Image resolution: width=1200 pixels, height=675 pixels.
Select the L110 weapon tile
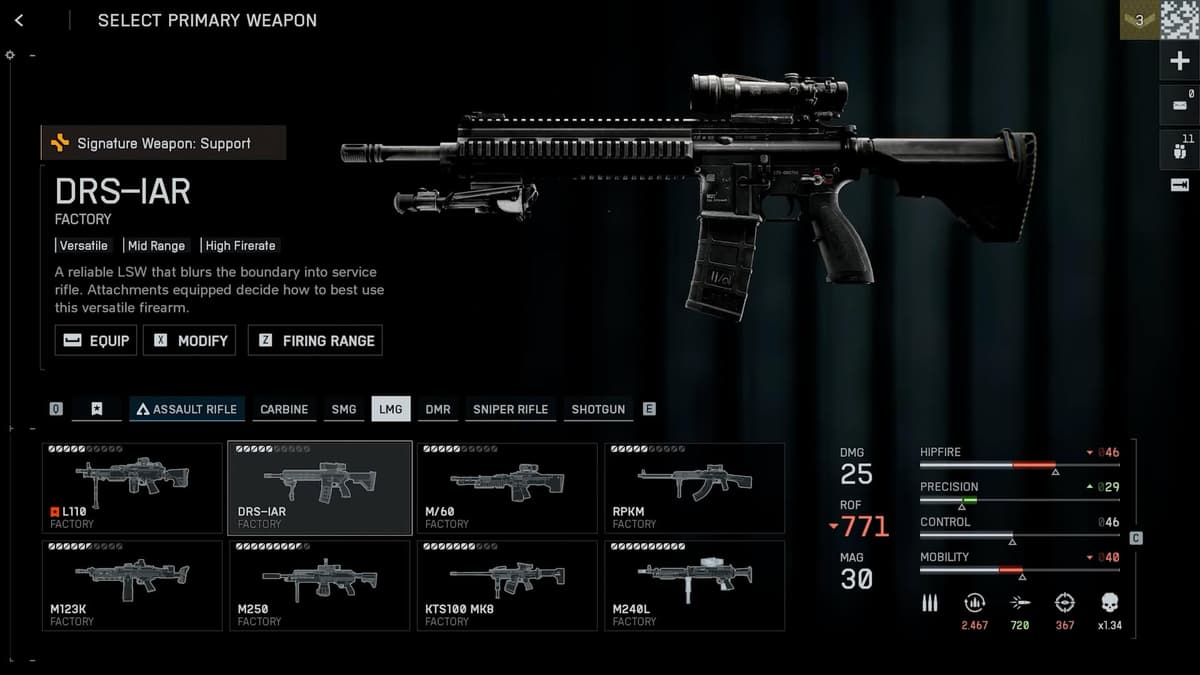[132, 488]
